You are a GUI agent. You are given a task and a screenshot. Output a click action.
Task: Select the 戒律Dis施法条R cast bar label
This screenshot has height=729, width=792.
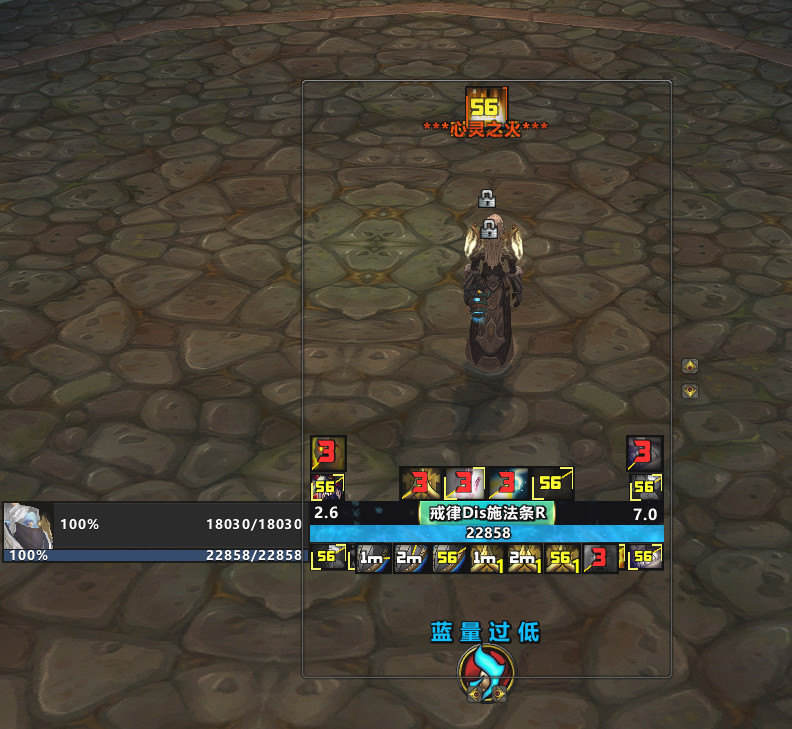click(x=486, y=512)
